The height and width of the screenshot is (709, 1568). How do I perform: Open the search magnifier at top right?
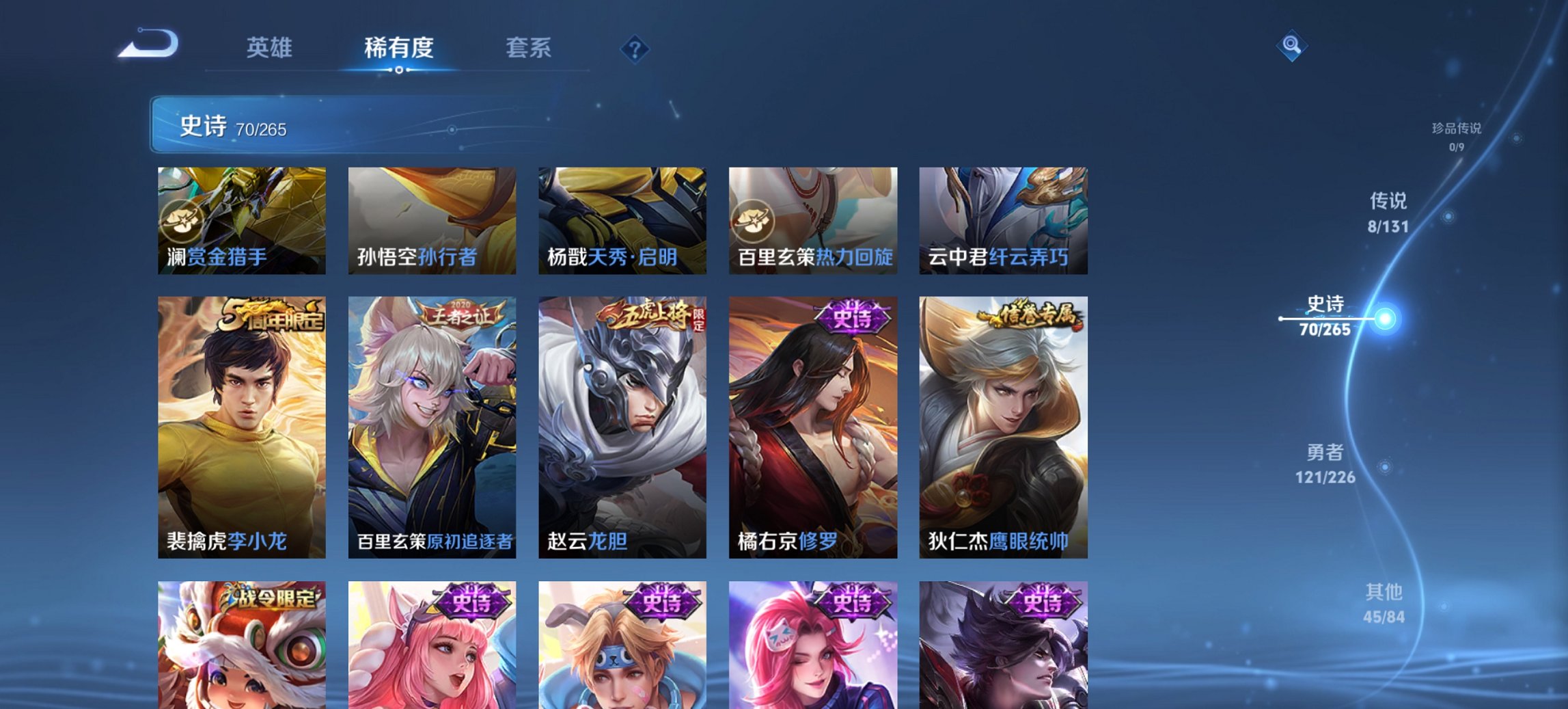(x=1290, y=48)
